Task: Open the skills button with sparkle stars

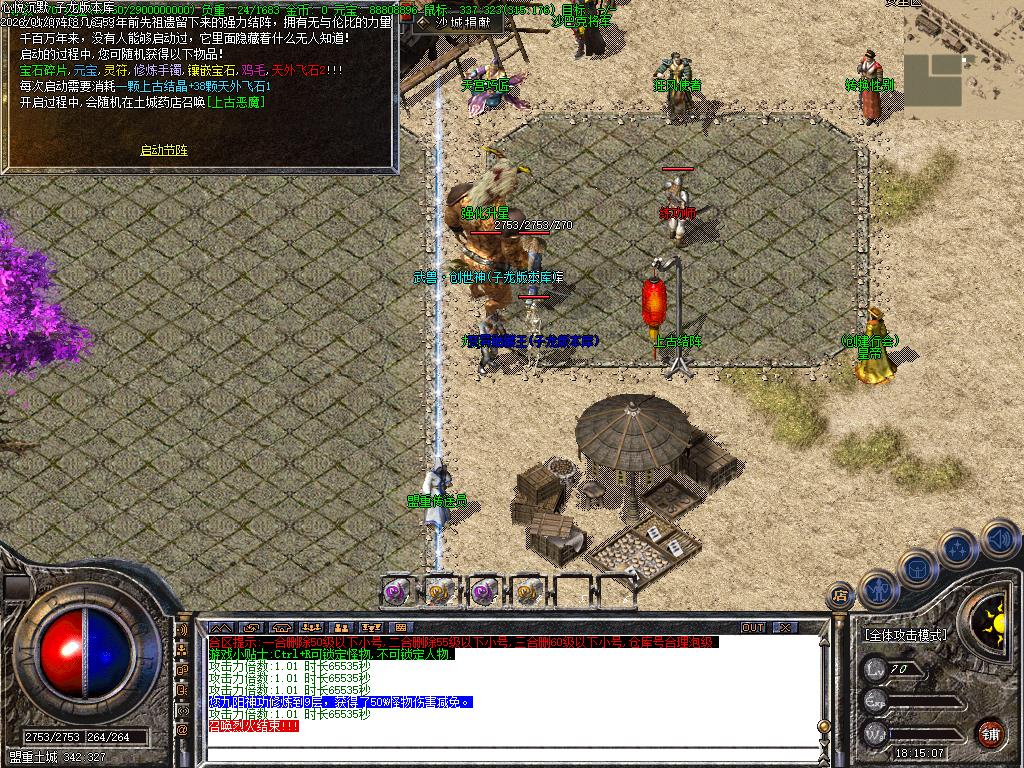Action: [x=957, y=549]
